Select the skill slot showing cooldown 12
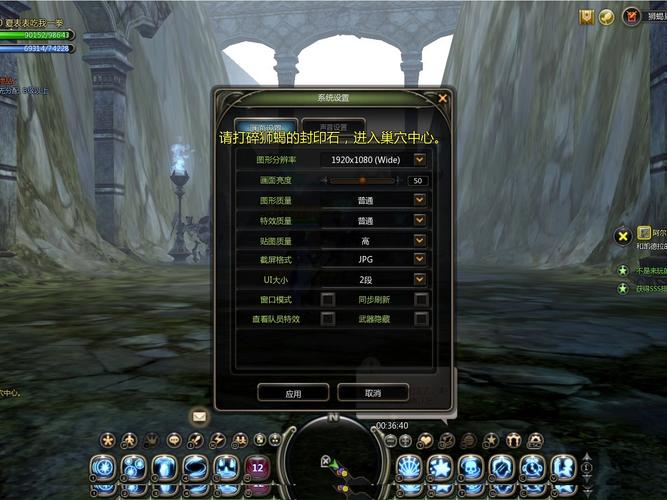 click(257, 467)
